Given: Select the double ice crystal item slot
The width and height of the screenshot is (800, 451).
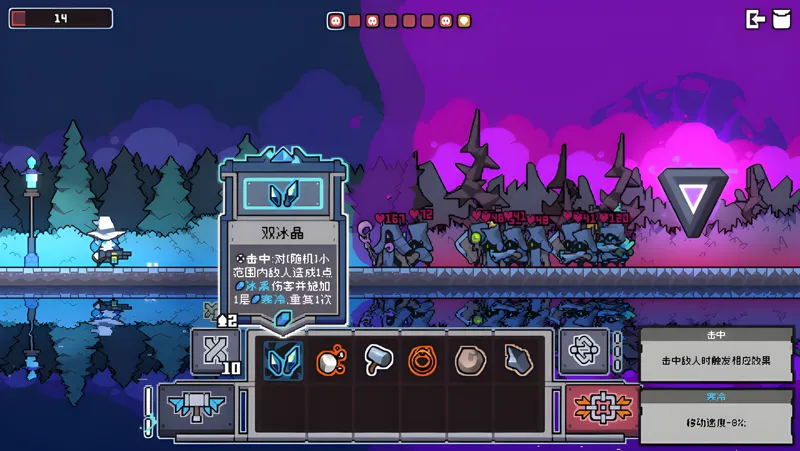Looking at the screenshot, I should point(283,360).
